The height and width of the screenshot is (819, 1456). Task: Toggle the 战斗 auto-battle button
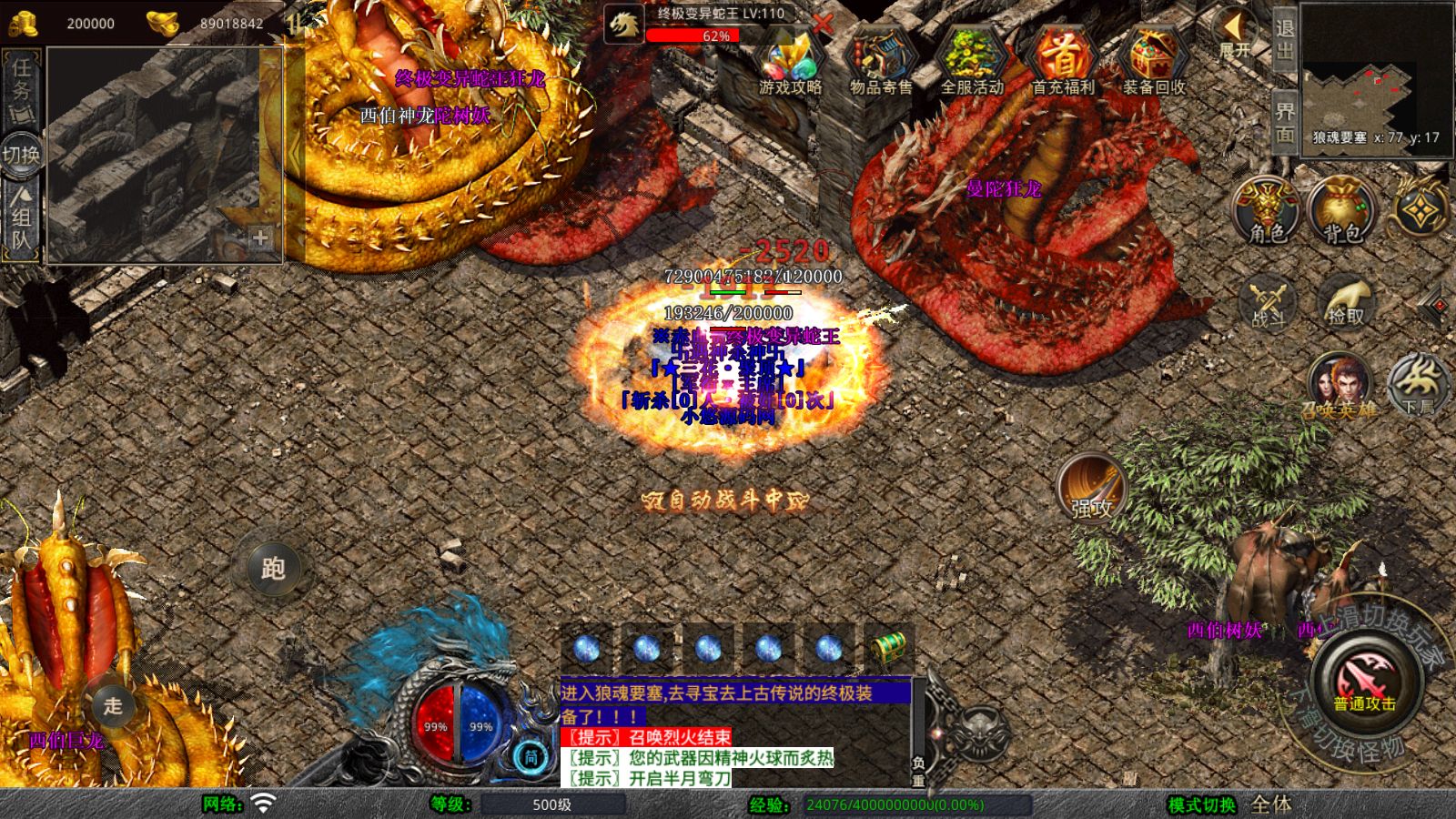coord(1268,302)
